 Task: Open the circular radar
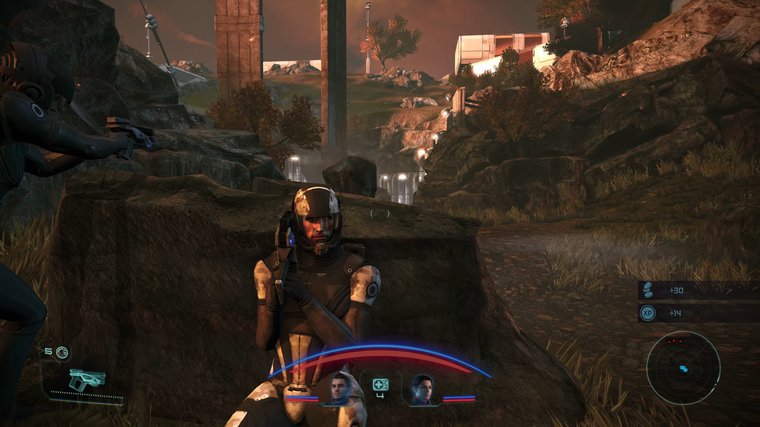[x=683, y=367]
